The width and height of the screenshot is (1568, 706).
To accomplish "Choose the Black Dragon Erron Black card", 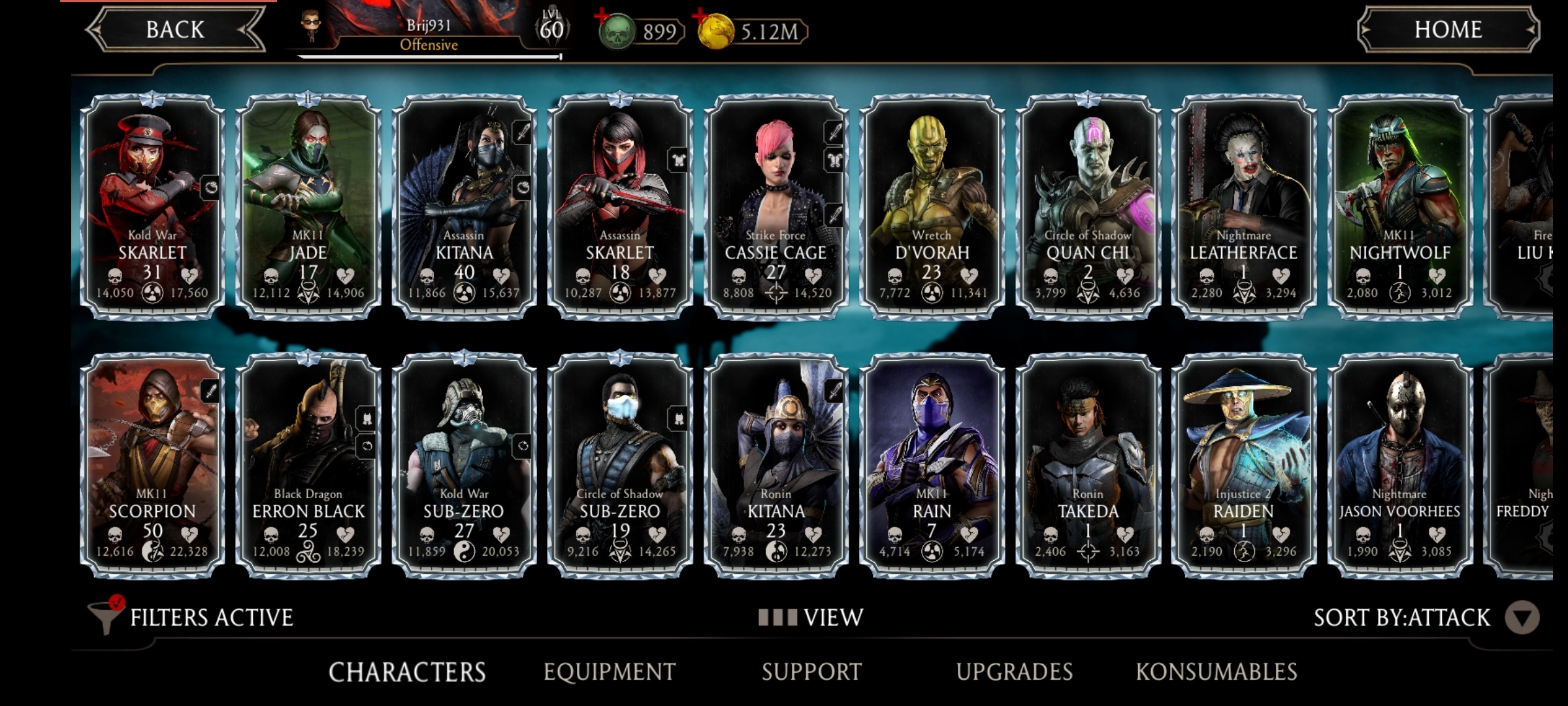I will click(x=308, y=465).
